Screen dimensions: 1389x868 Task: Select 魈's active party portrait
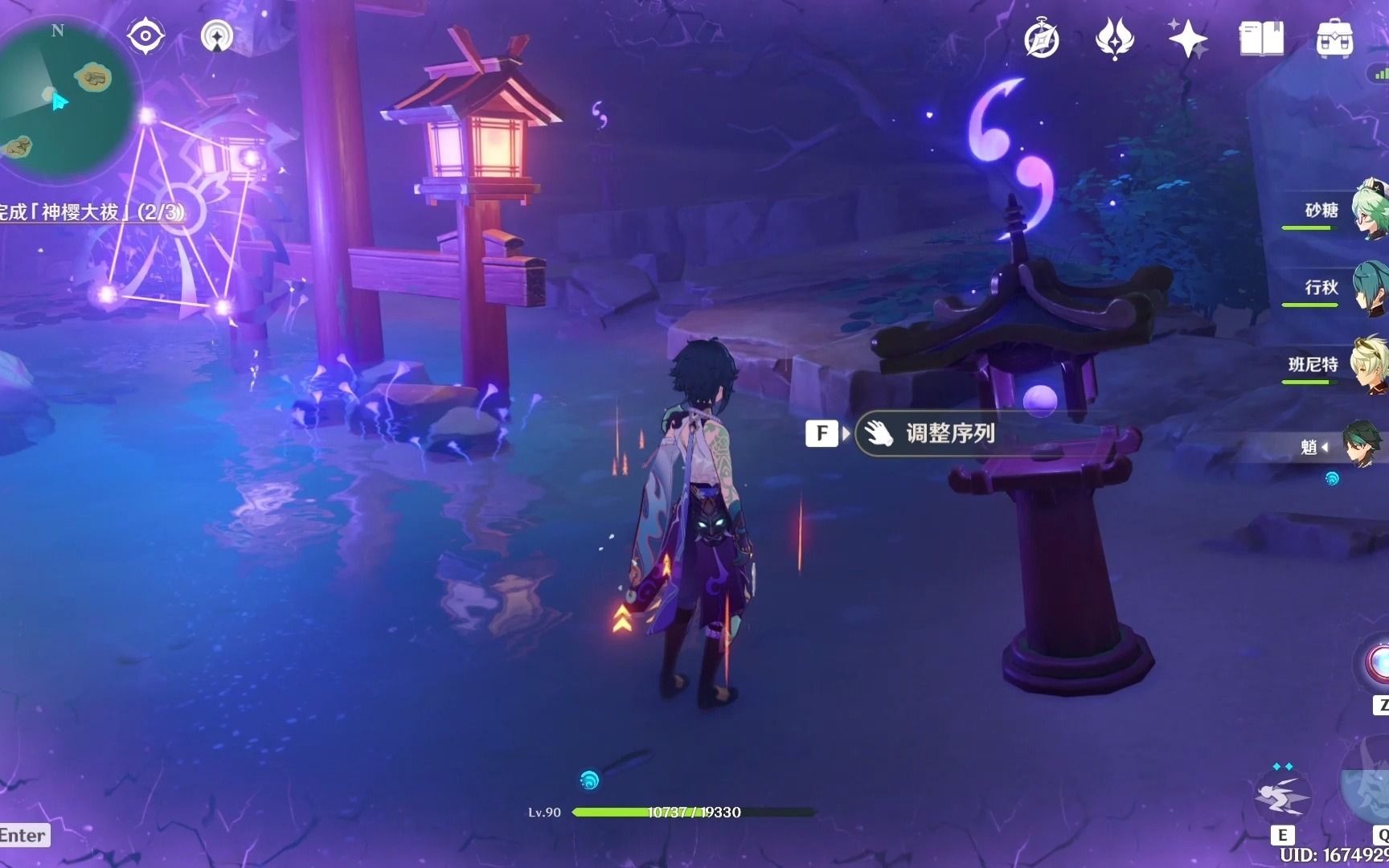[x=1365, y=447]
